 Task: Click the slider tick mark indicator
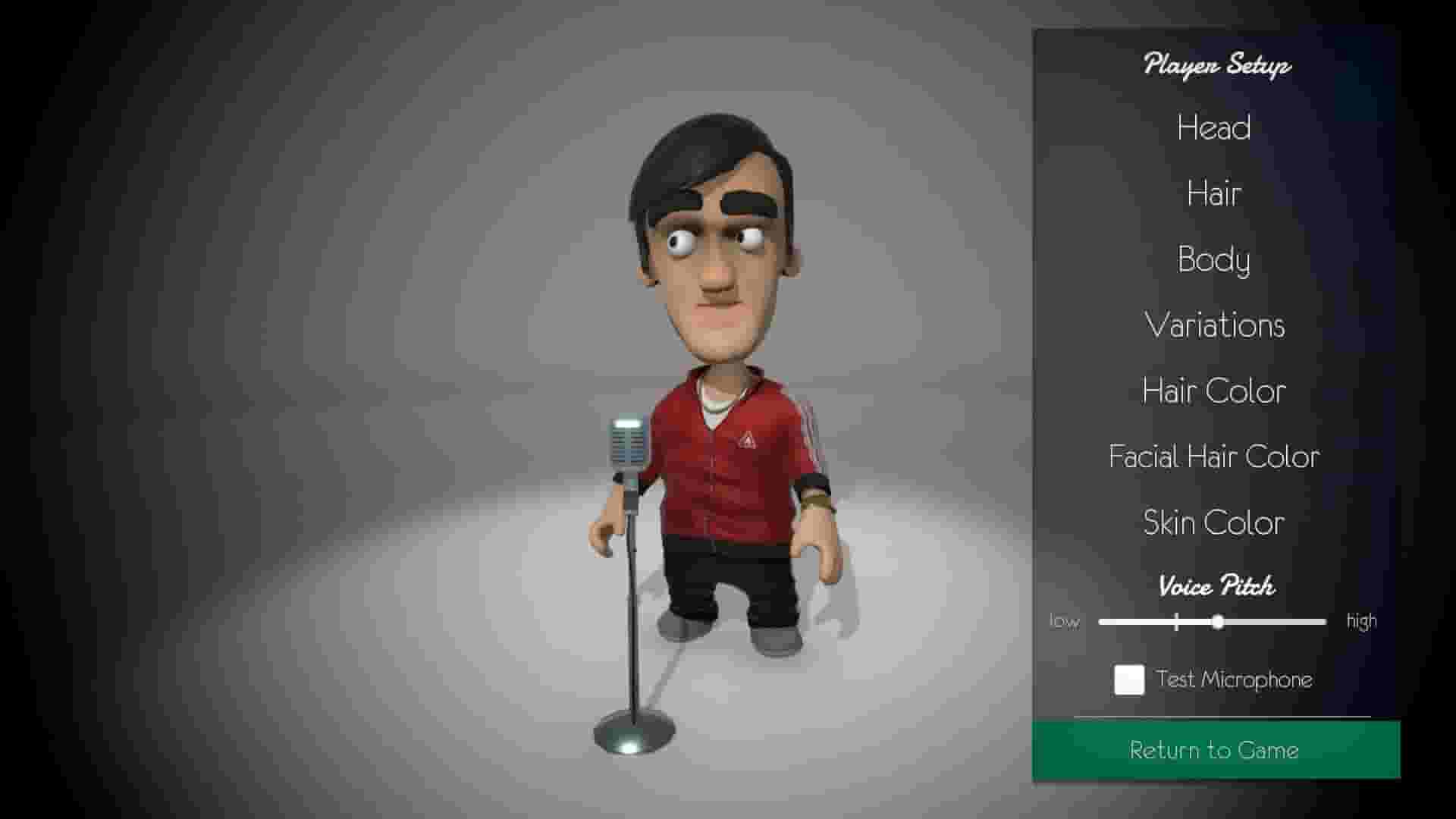[x=1176, y=621]
